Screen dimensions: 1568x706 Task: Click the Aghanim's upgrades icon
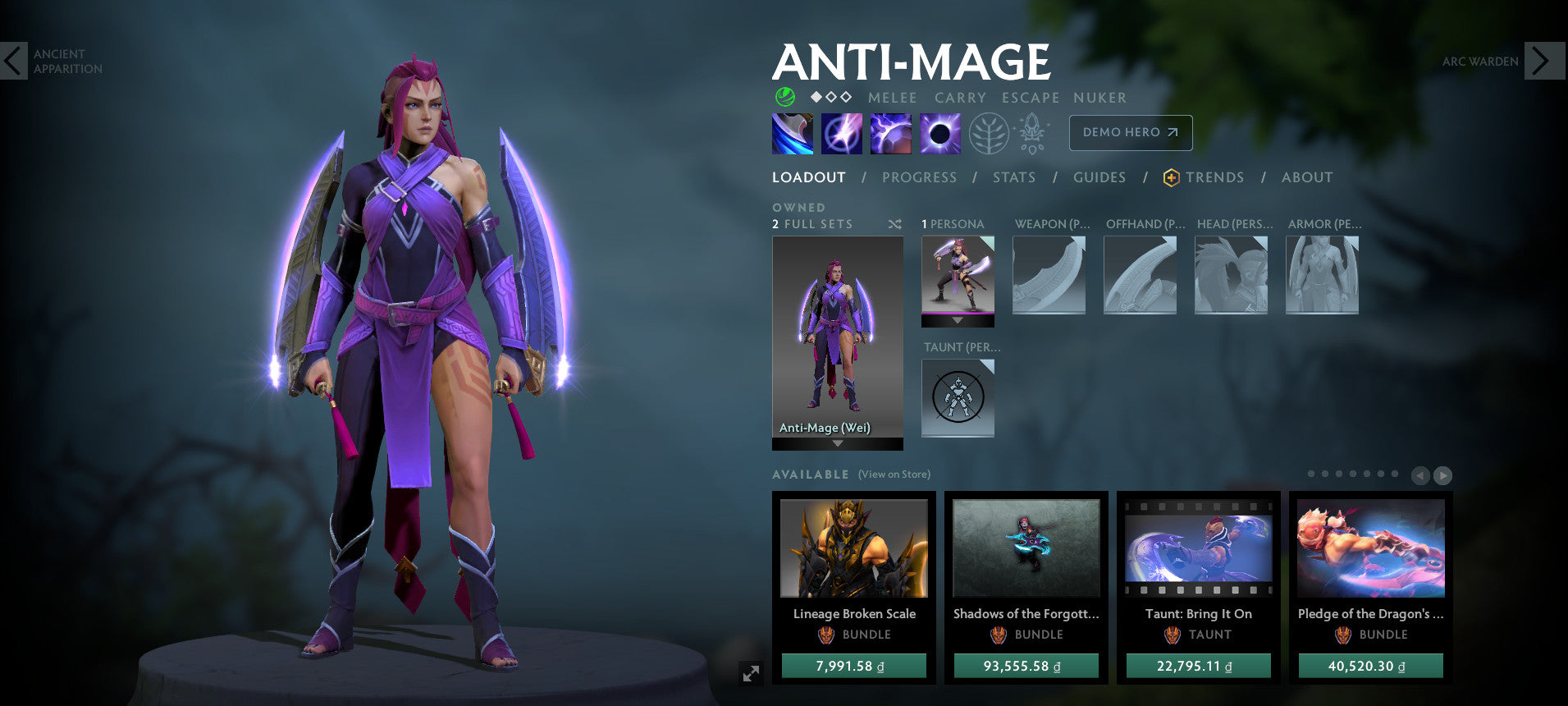coord(1031,133)
